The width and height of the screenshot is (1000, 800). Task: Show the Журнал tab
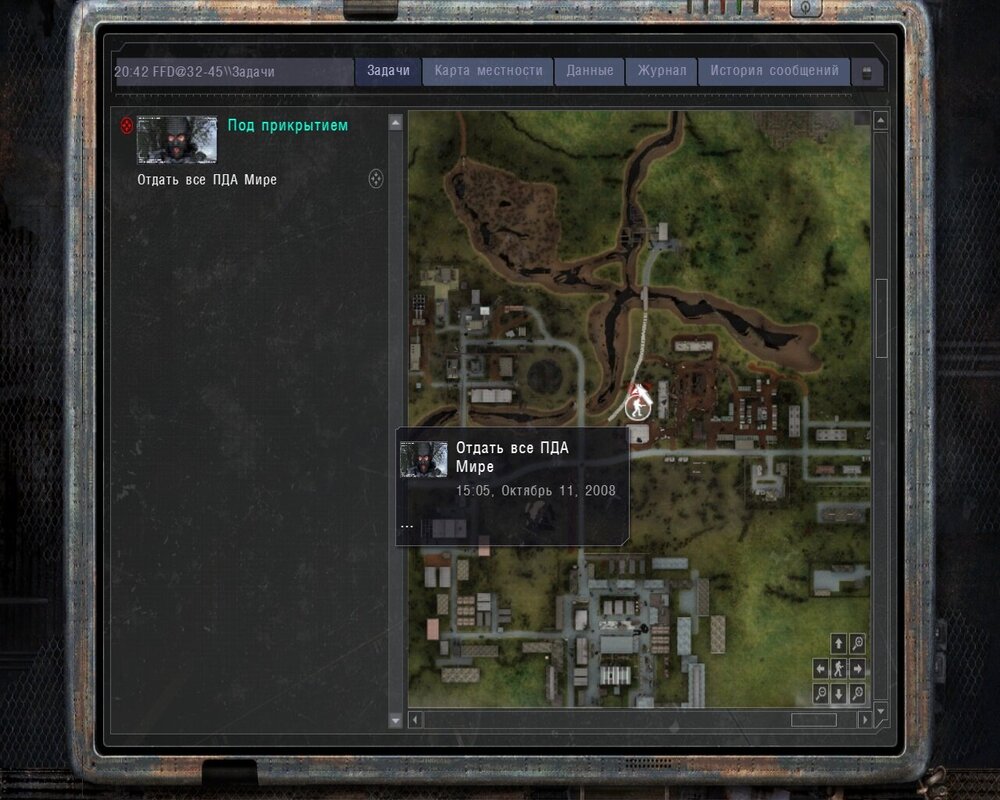(x=661, y=71)
